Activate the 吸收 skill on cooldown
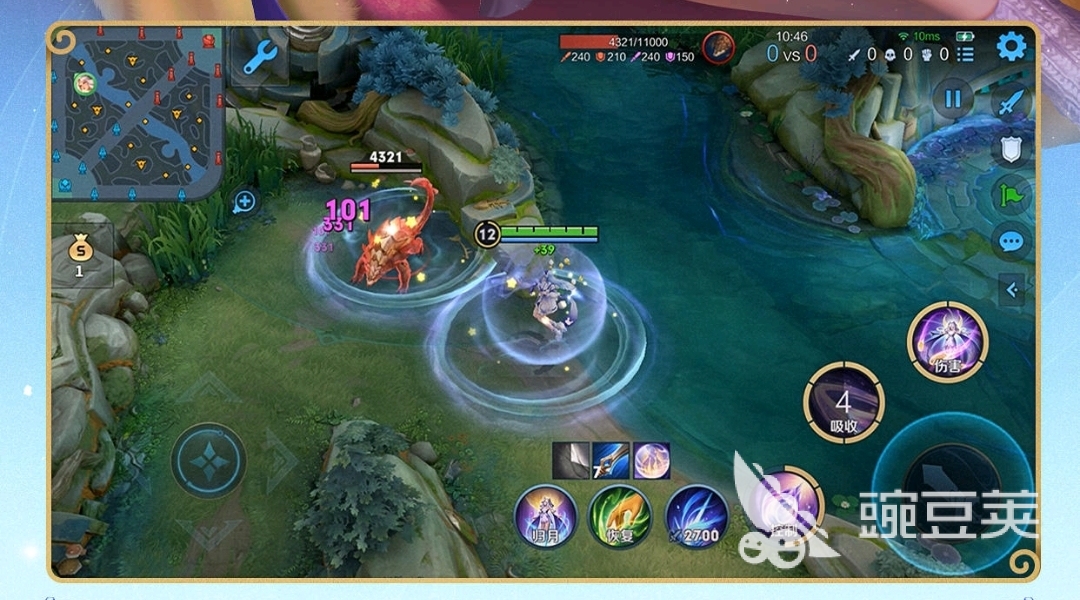 pyautogui.click(x=843, y=402)
